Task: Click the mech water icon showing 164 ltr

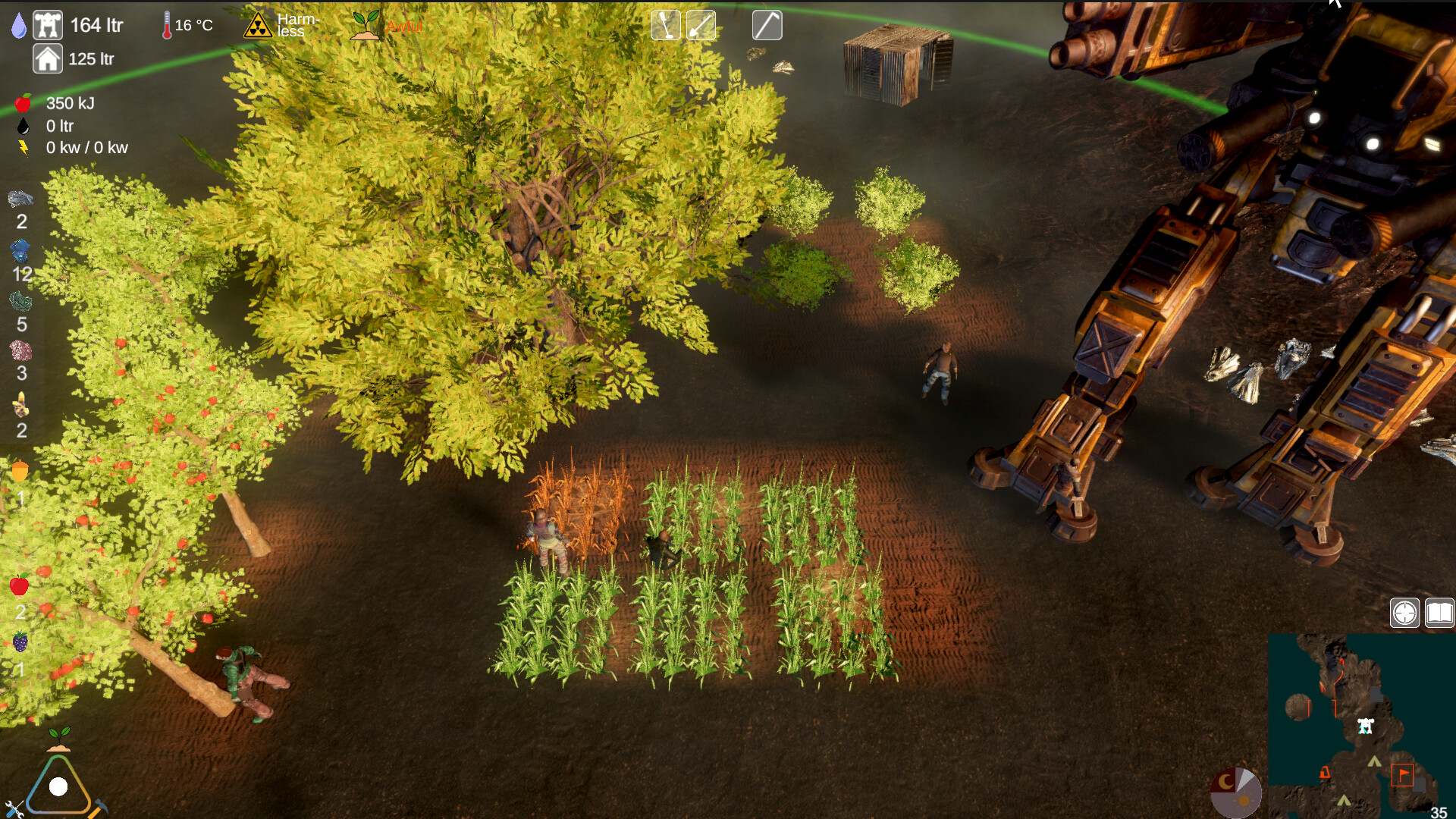Action: [x=48, y=24]
